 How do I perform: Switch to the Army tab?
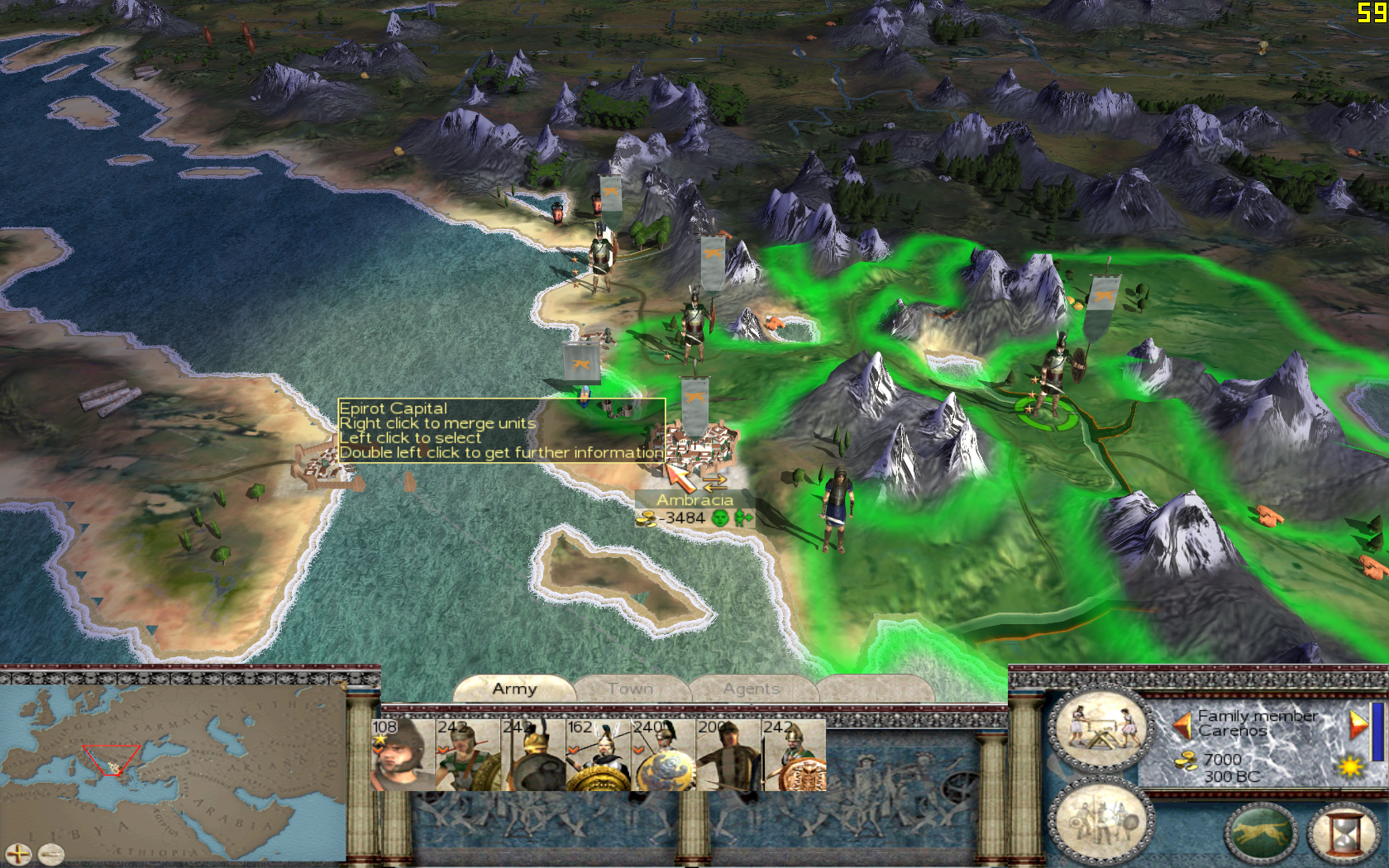pos(514,689)
